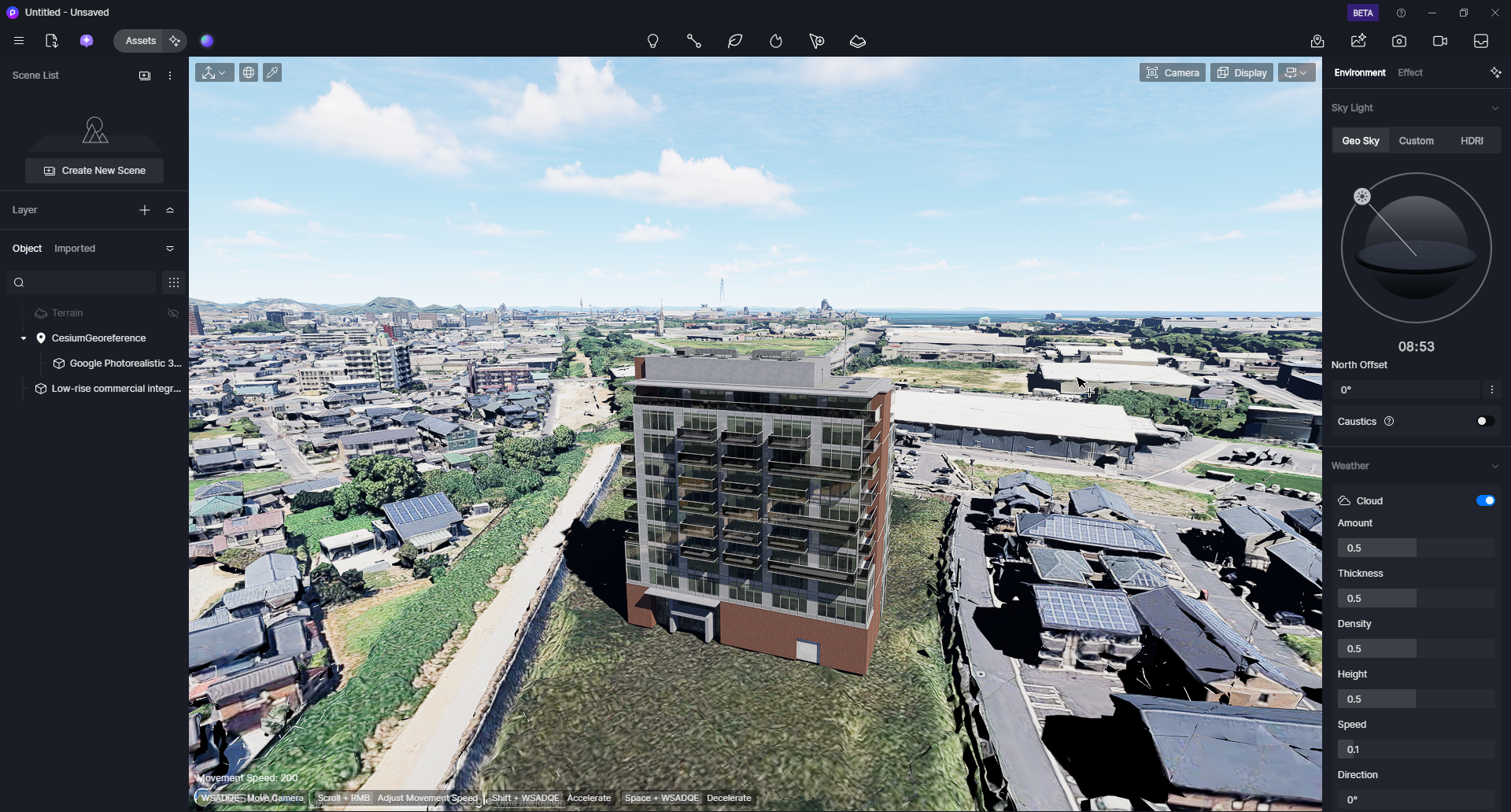Open the Camera viewport menu
The image size is (1511, 812).
(x=1172, y=73)
